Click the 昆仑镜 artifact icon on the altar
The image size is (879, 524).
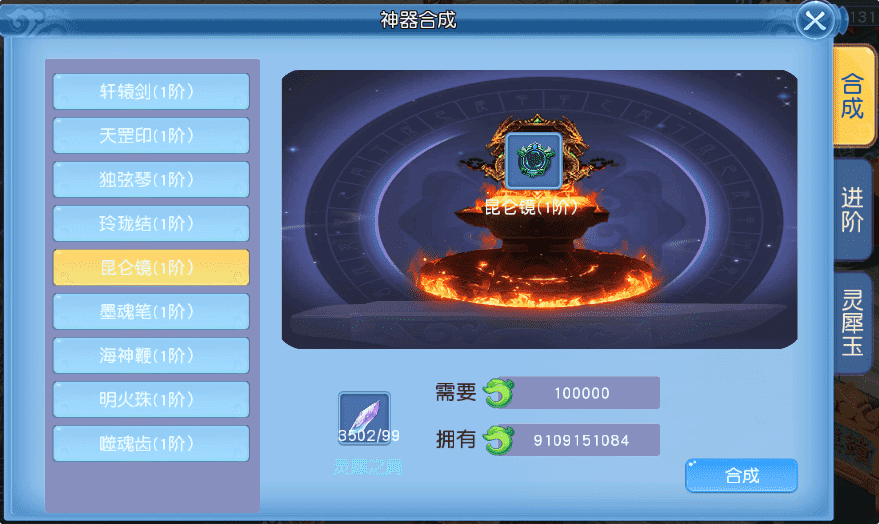click(533, 160)
